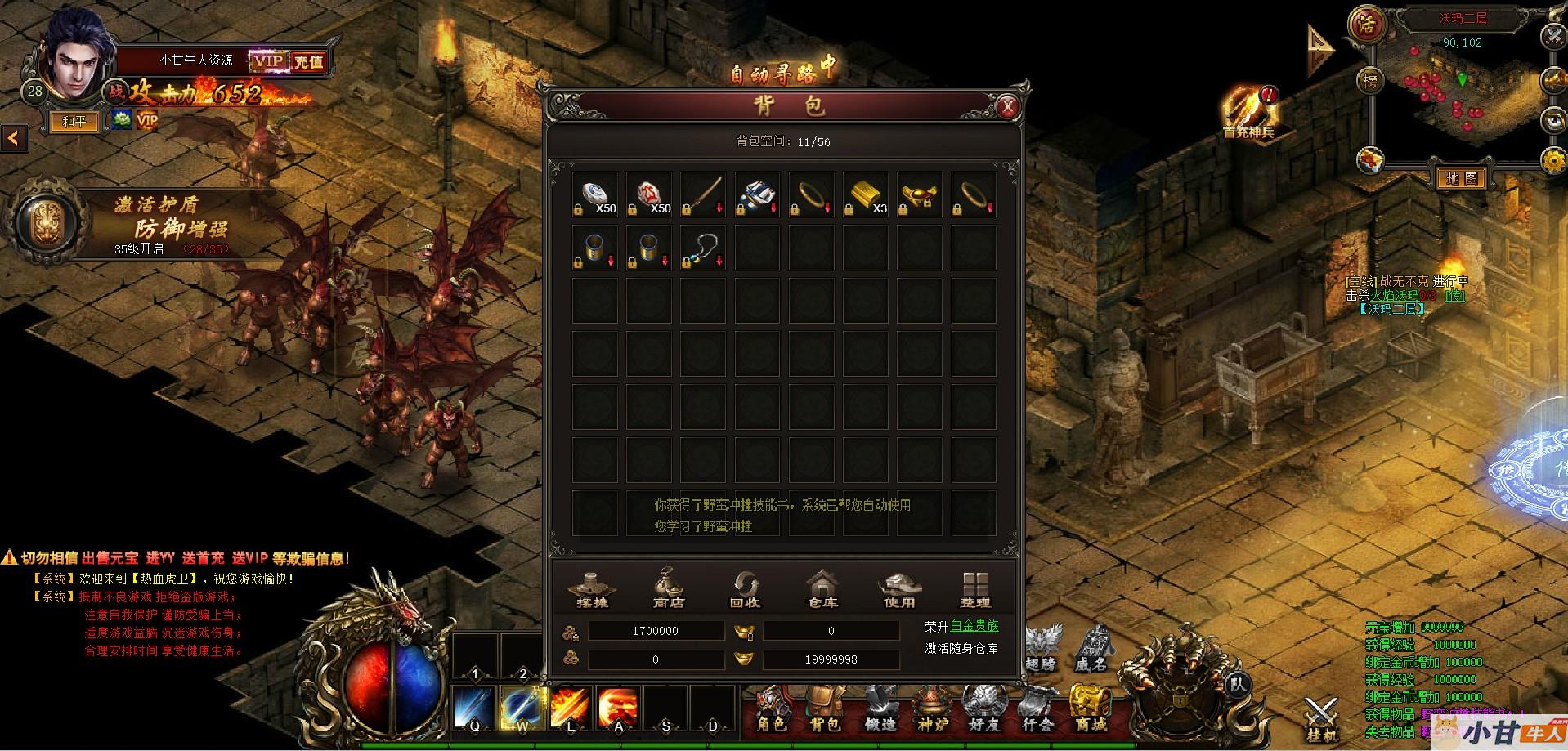Open the 地图 map button
Viewport: 1568px width, 751px height.
tap(1461, 178)
